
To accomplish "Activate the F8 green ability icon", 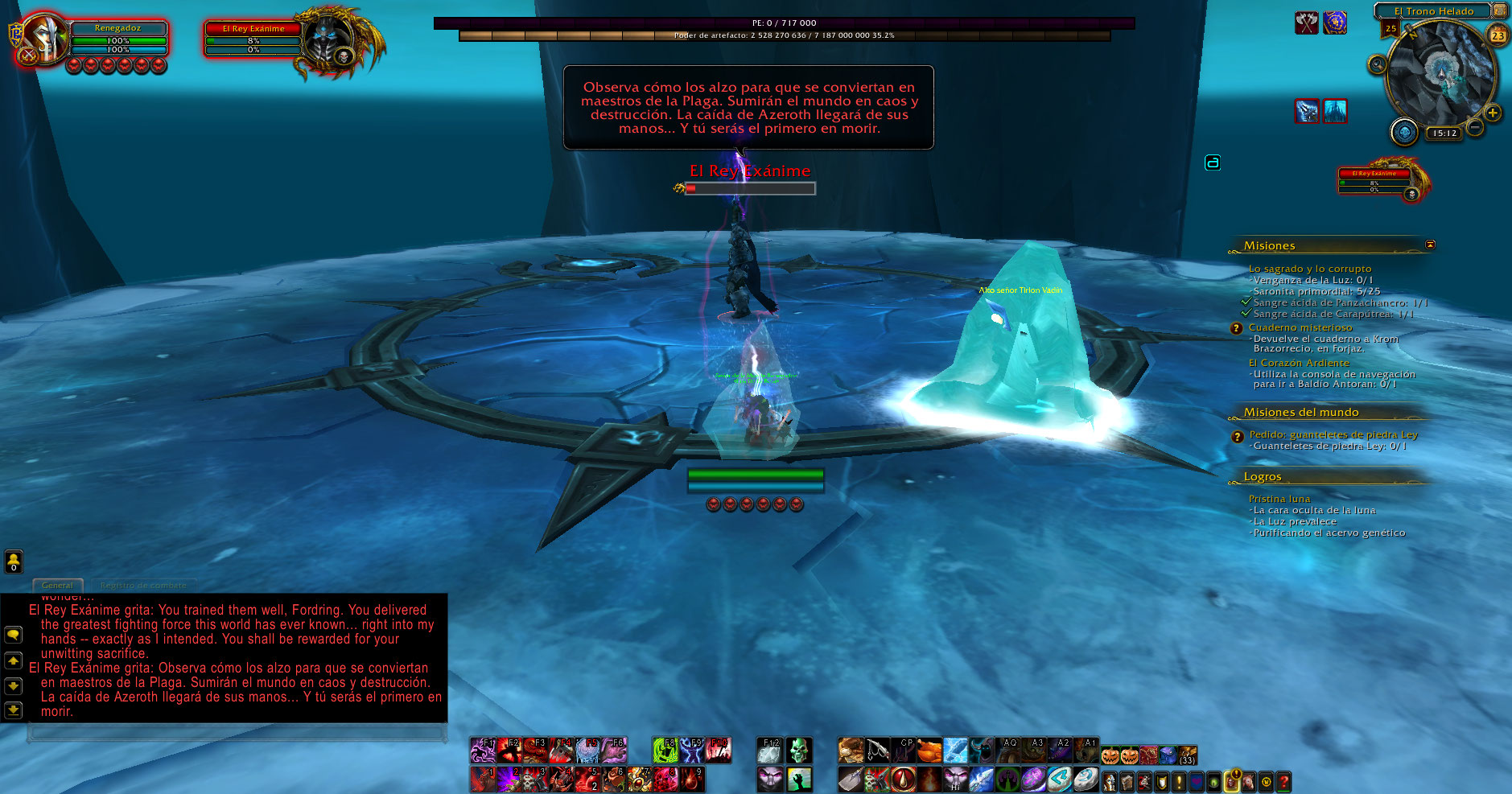I will point(665,751).
